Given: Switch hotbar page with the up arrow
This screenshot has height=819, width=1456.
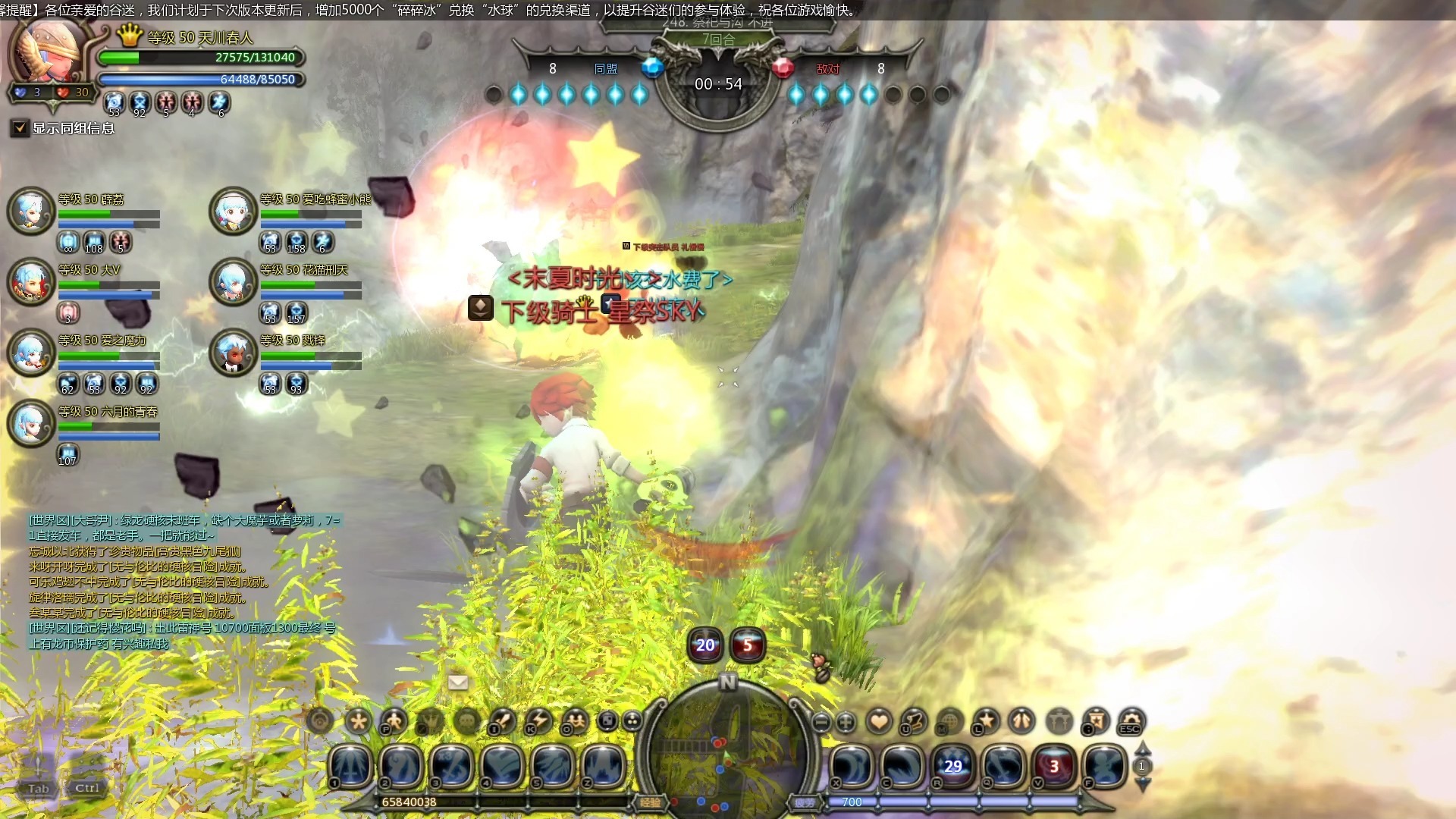Looking at the screenshot, I should coord(1142,749).
